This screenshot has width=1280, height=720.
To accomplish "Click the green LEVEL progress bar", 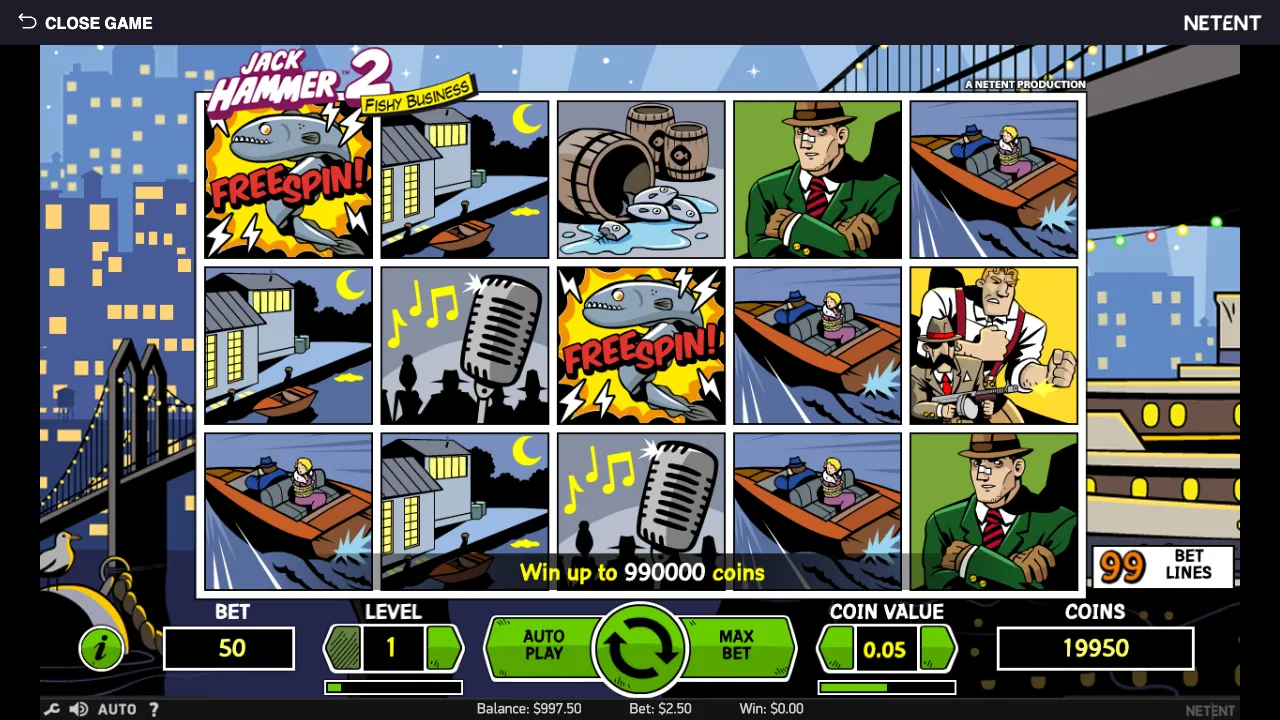I will [x=393, y=686].
